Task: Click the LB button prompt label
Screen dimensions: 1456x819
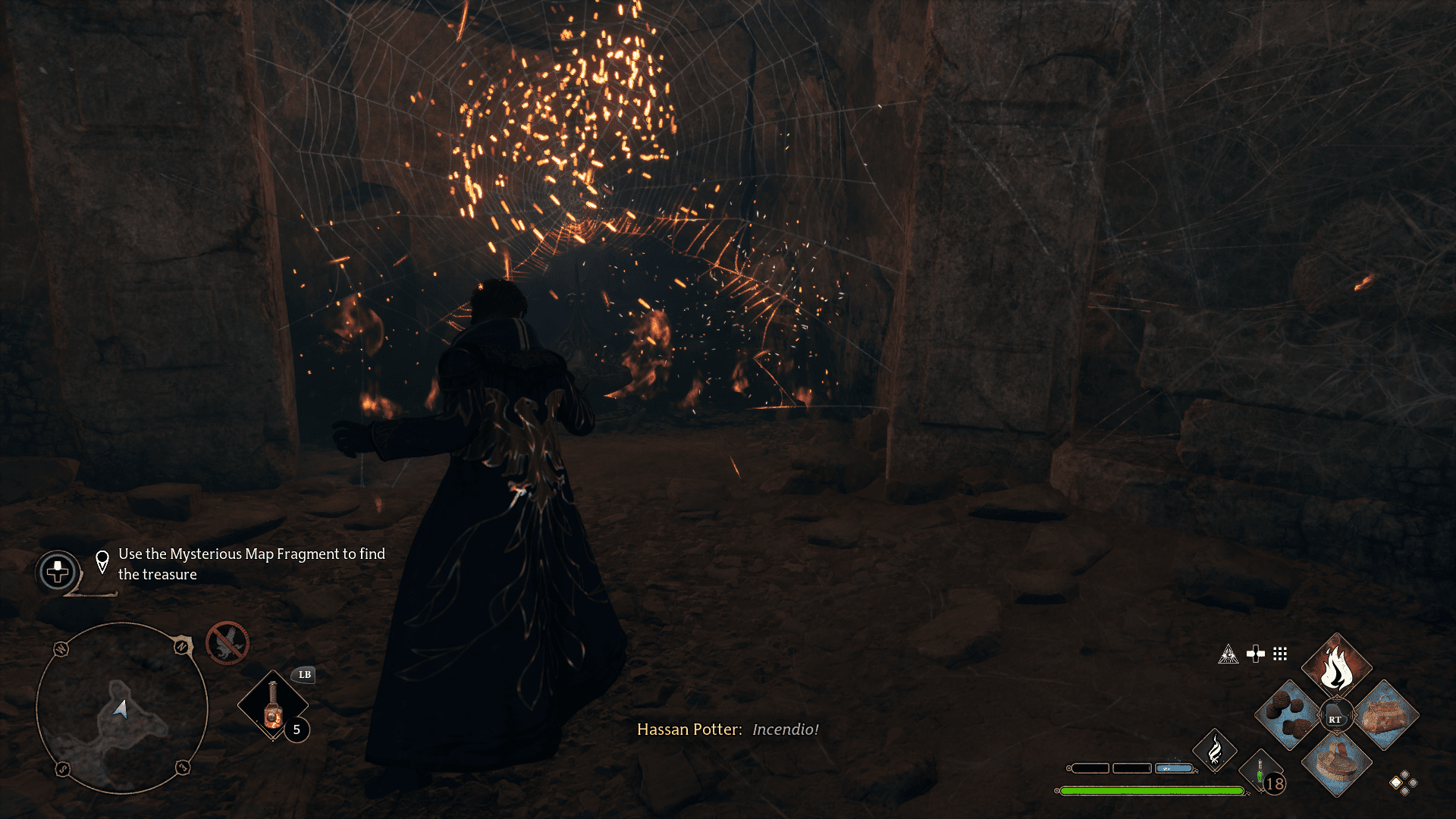Action: (x=304, y=676)
